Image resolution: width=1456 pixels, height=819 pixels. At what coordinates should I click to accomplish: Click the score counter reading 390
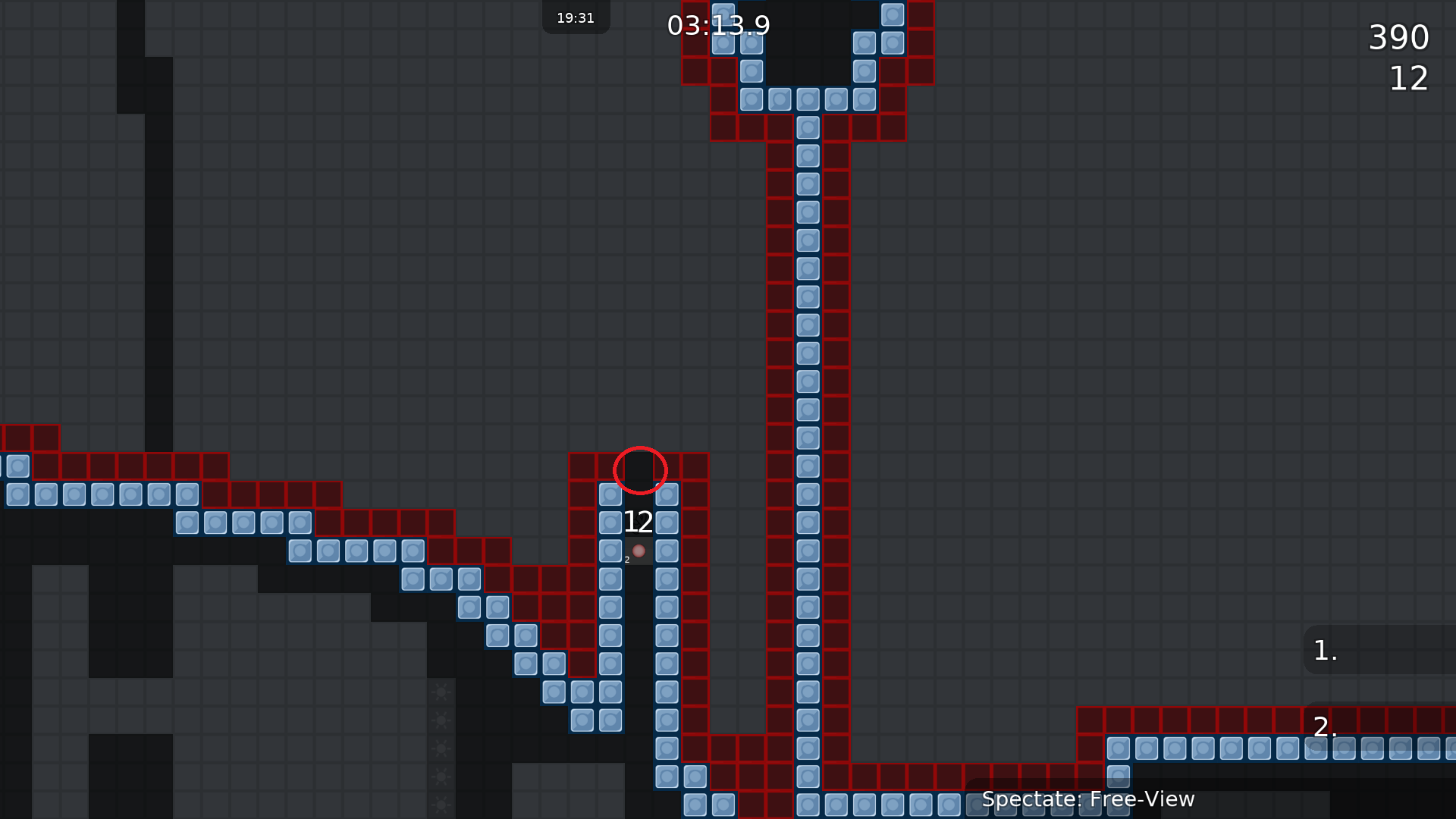[x=1399, y=37]
